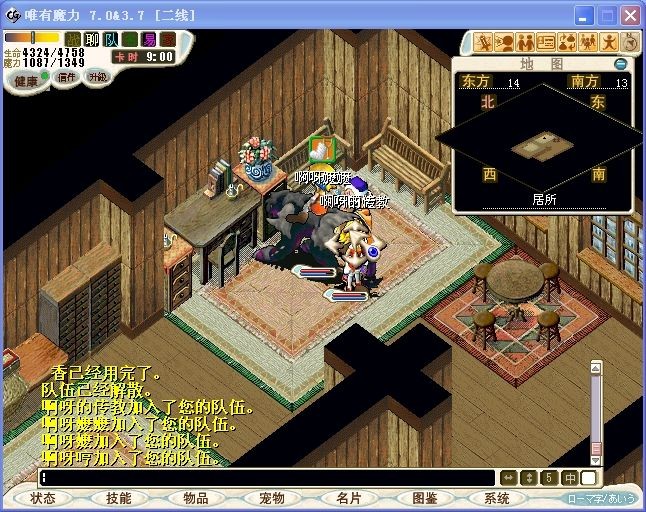Open the 名片 name card menu
The width and height of the screenshot is (646, 512).
pos(348,498)
